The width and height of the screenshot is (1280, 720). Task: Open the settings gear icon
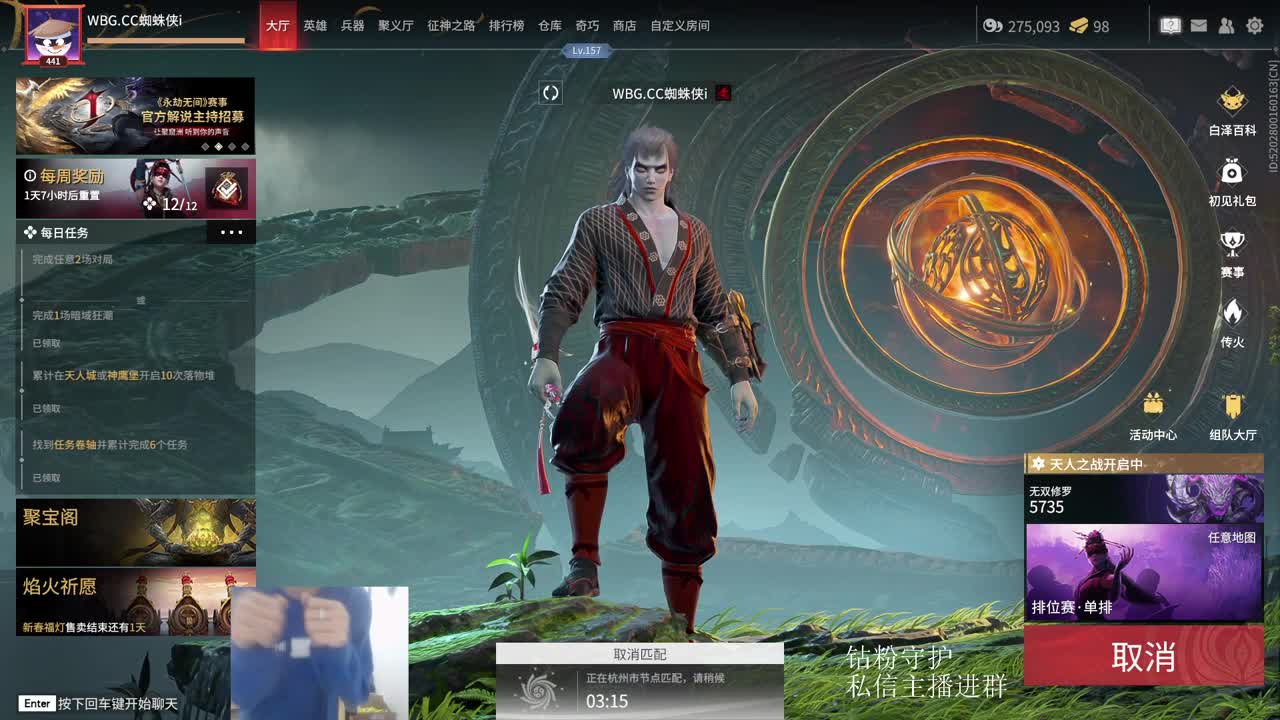1254,26
